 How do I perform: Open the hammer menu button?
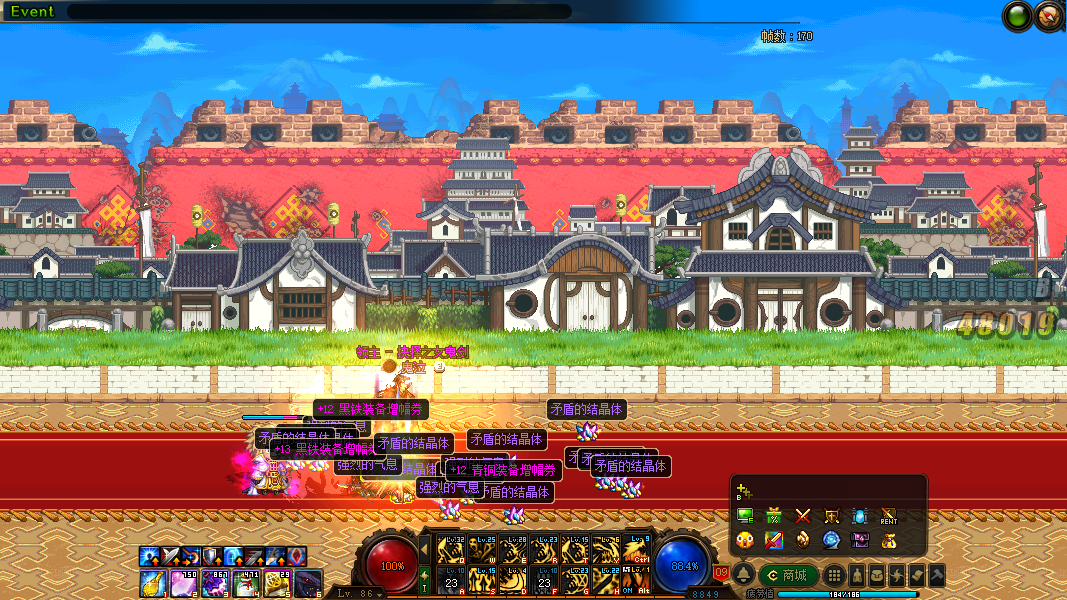pos(936,575)
